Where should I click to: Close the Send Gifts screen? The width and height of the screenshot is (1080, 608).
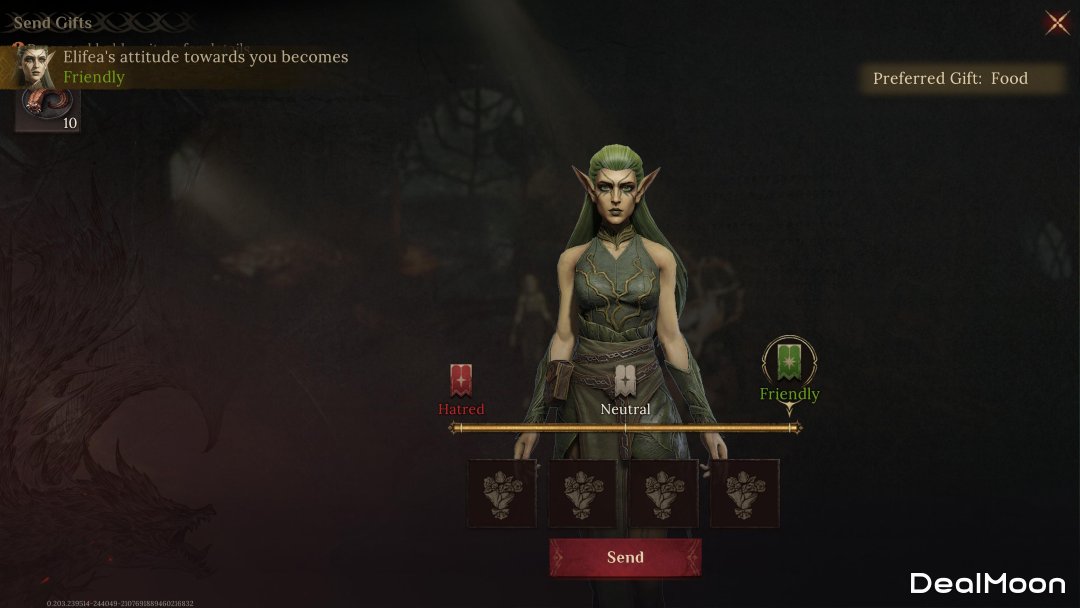pyautogui.click(x=1056, y=23)
